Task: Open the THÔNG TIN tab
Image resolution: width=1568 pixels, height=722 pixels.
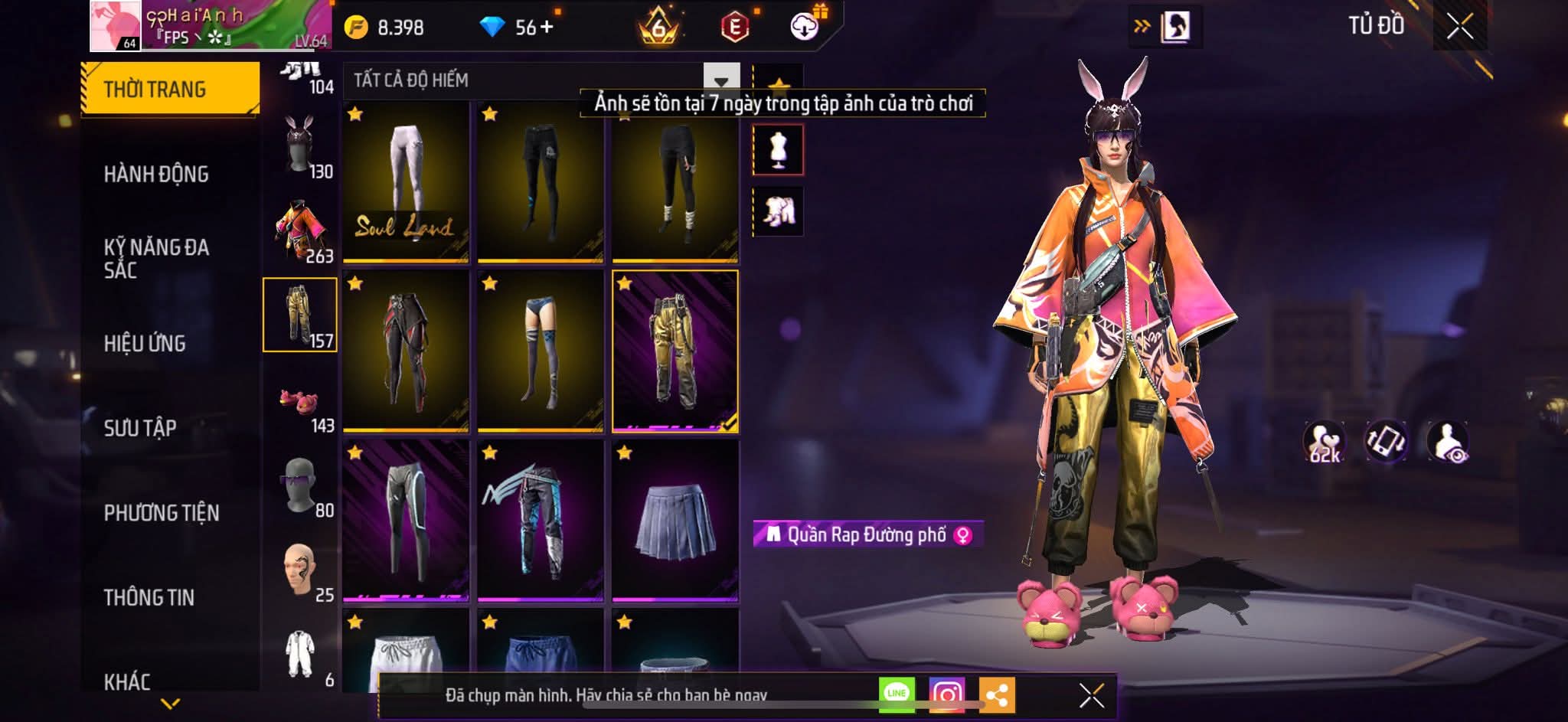Action: (149, 597)
